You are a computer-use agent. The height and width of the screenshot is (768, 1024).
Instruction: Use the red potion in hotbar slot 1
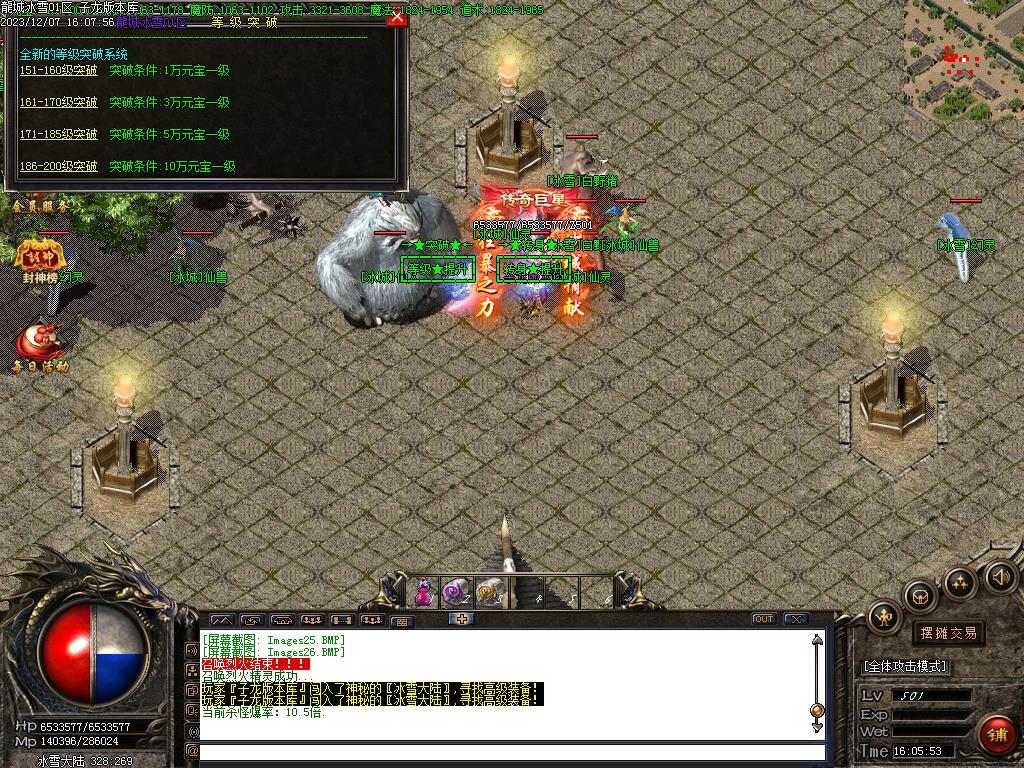[424, 591]
